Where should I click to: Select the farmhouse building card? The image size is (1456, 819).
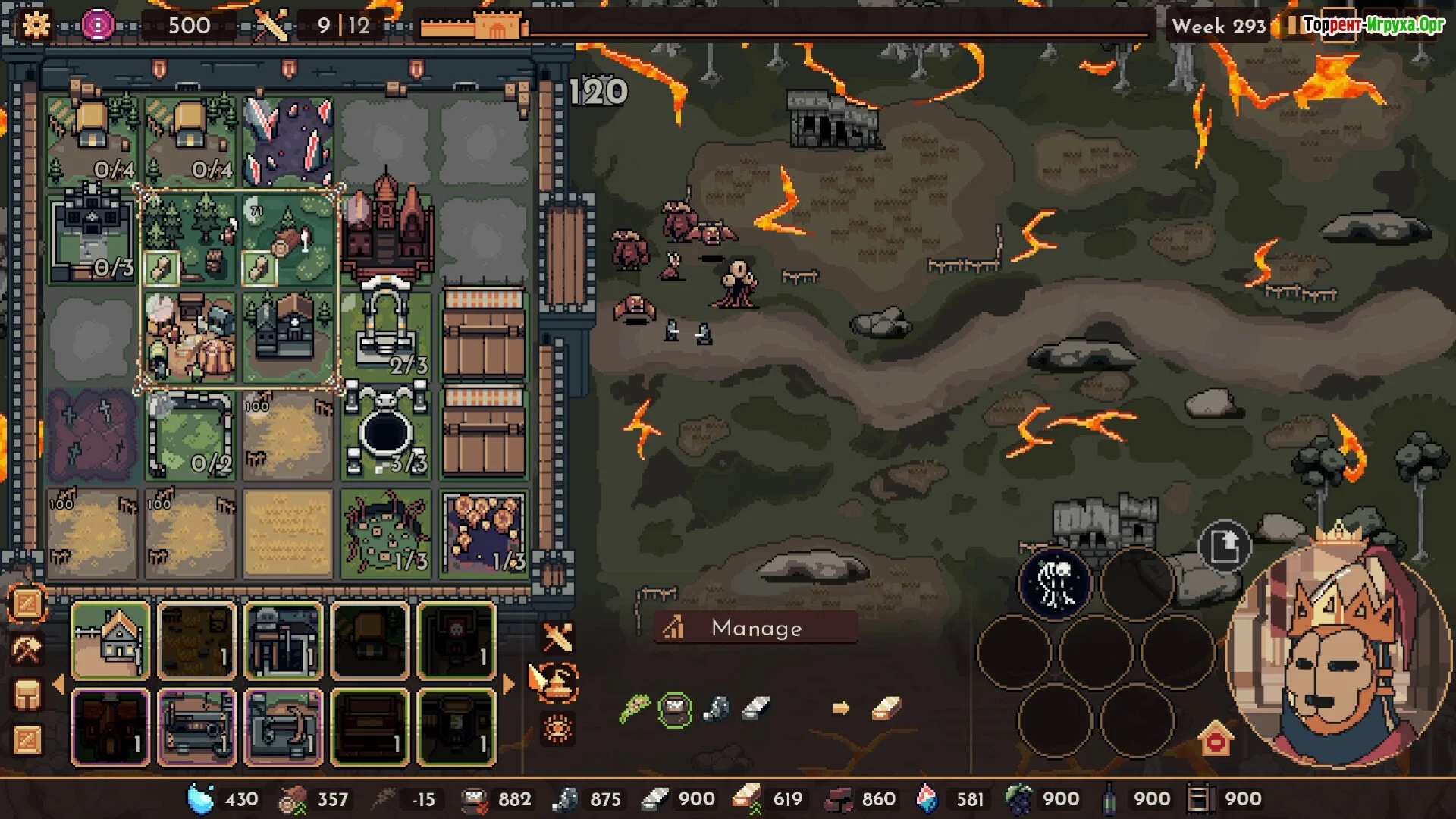click(110, 640)
